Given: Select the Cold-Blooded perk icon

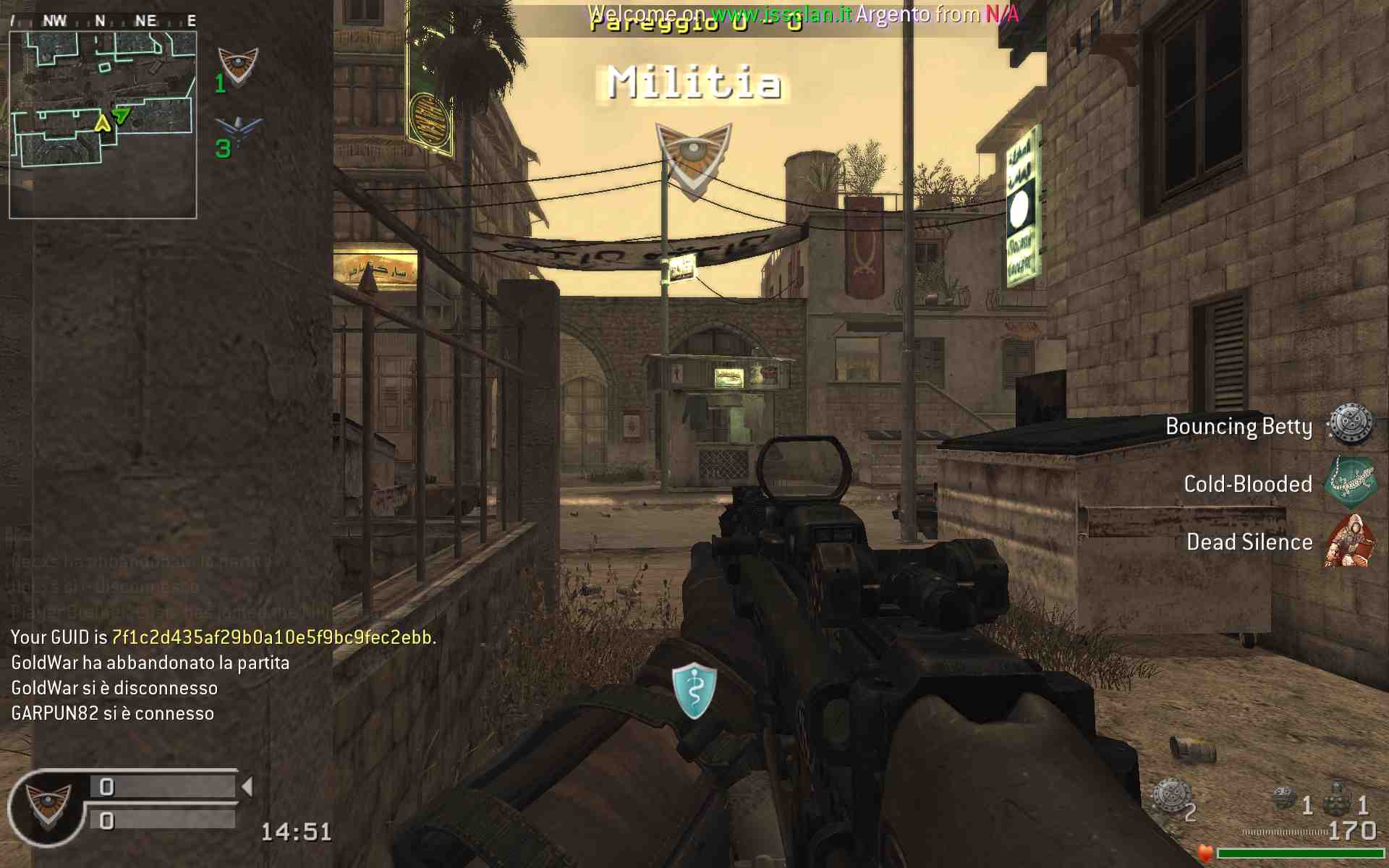Looking at the screenshot, I should click(x=1350, y=482).
